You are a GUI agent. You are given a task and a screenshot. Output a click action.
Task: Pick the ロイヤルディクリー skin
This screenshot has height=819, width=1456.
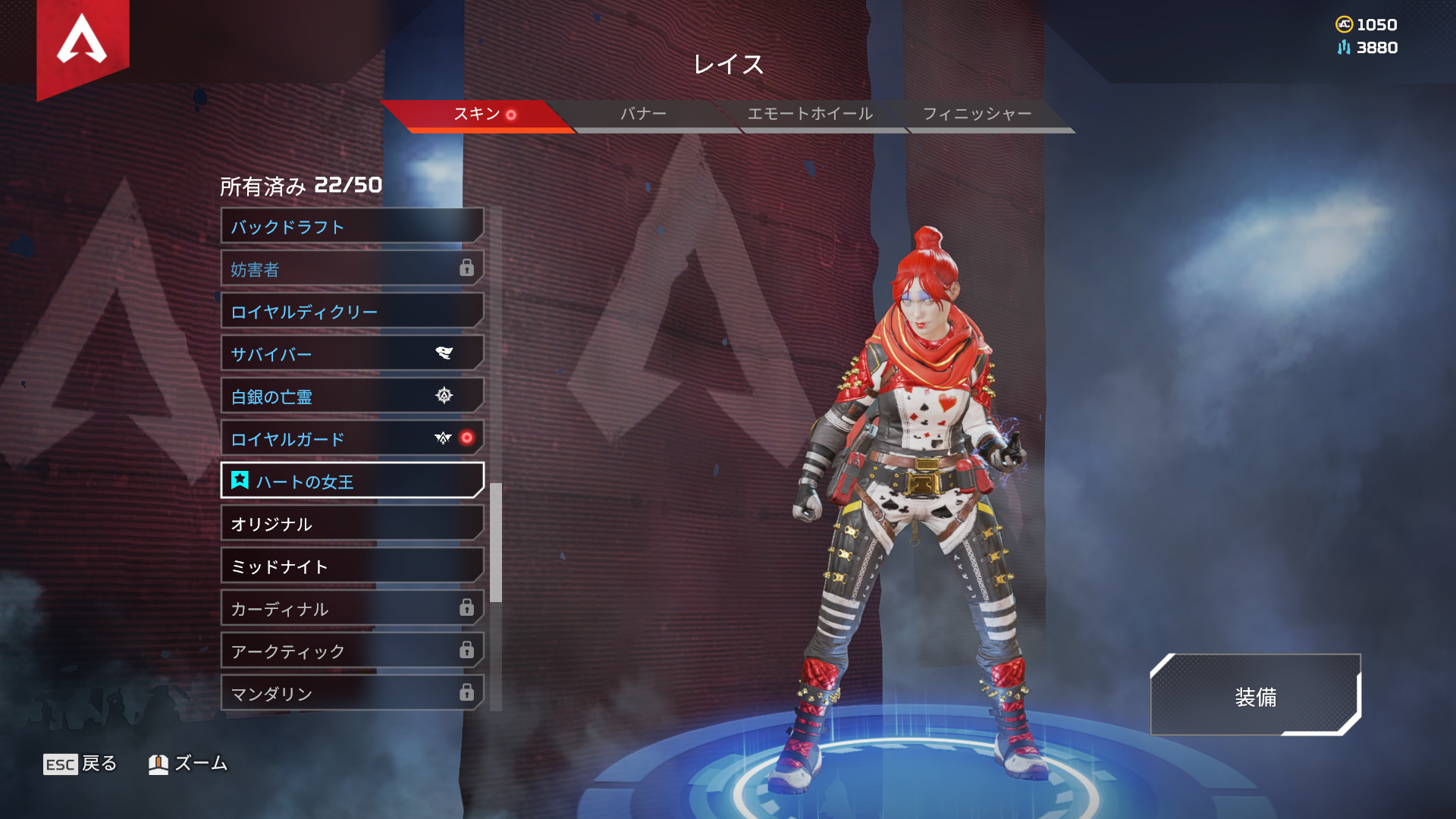[352, 312]
